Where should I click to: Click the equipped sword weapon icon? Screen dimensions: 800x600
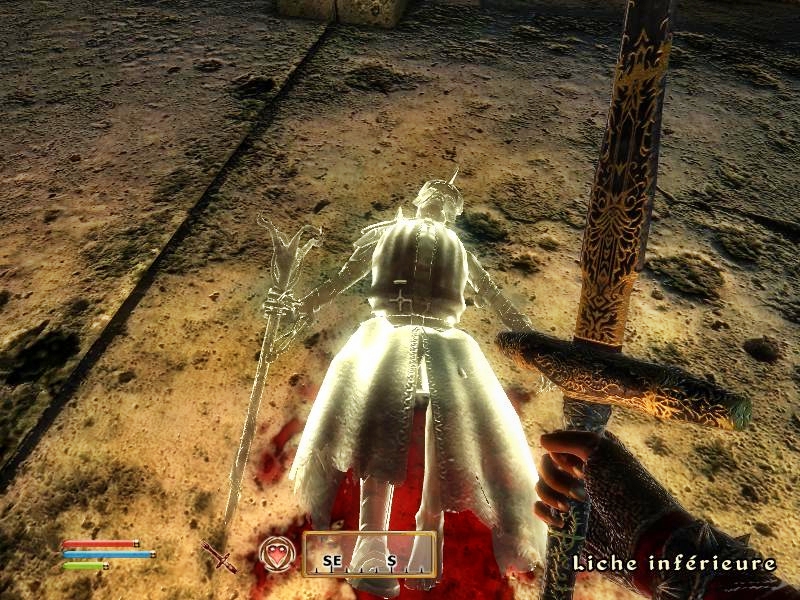[x=219, y=556]
